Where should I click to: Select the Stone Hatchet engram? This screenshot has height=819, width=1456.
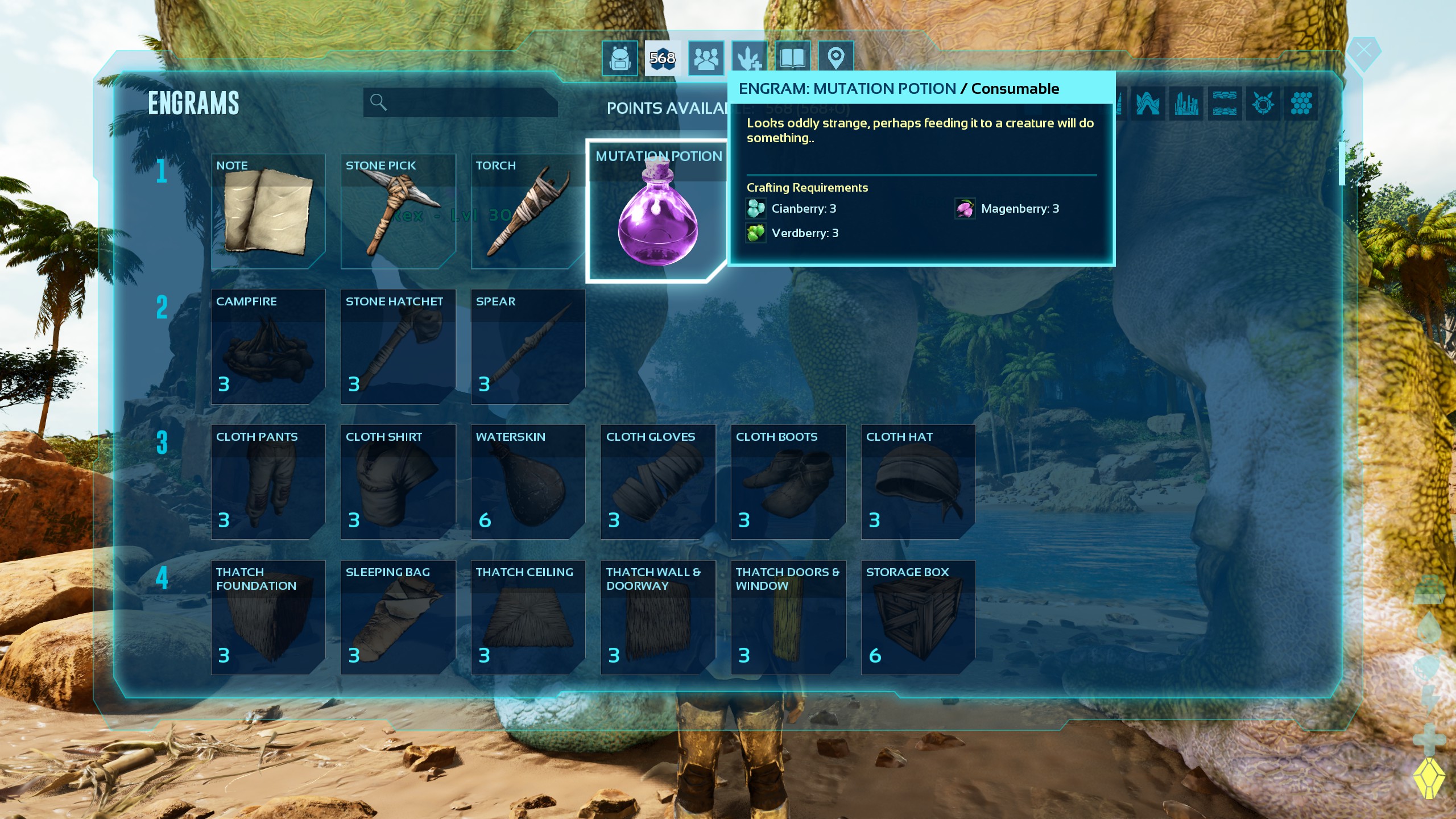398,347
